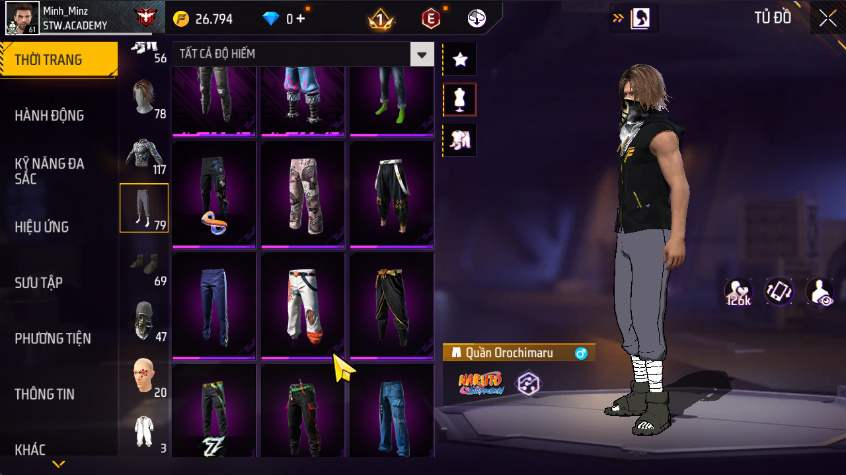The height and width of the screenshot is (475, 846).
Task: Select the white and orange pants item
Action: pyautogui.click(x=305, y=303)
